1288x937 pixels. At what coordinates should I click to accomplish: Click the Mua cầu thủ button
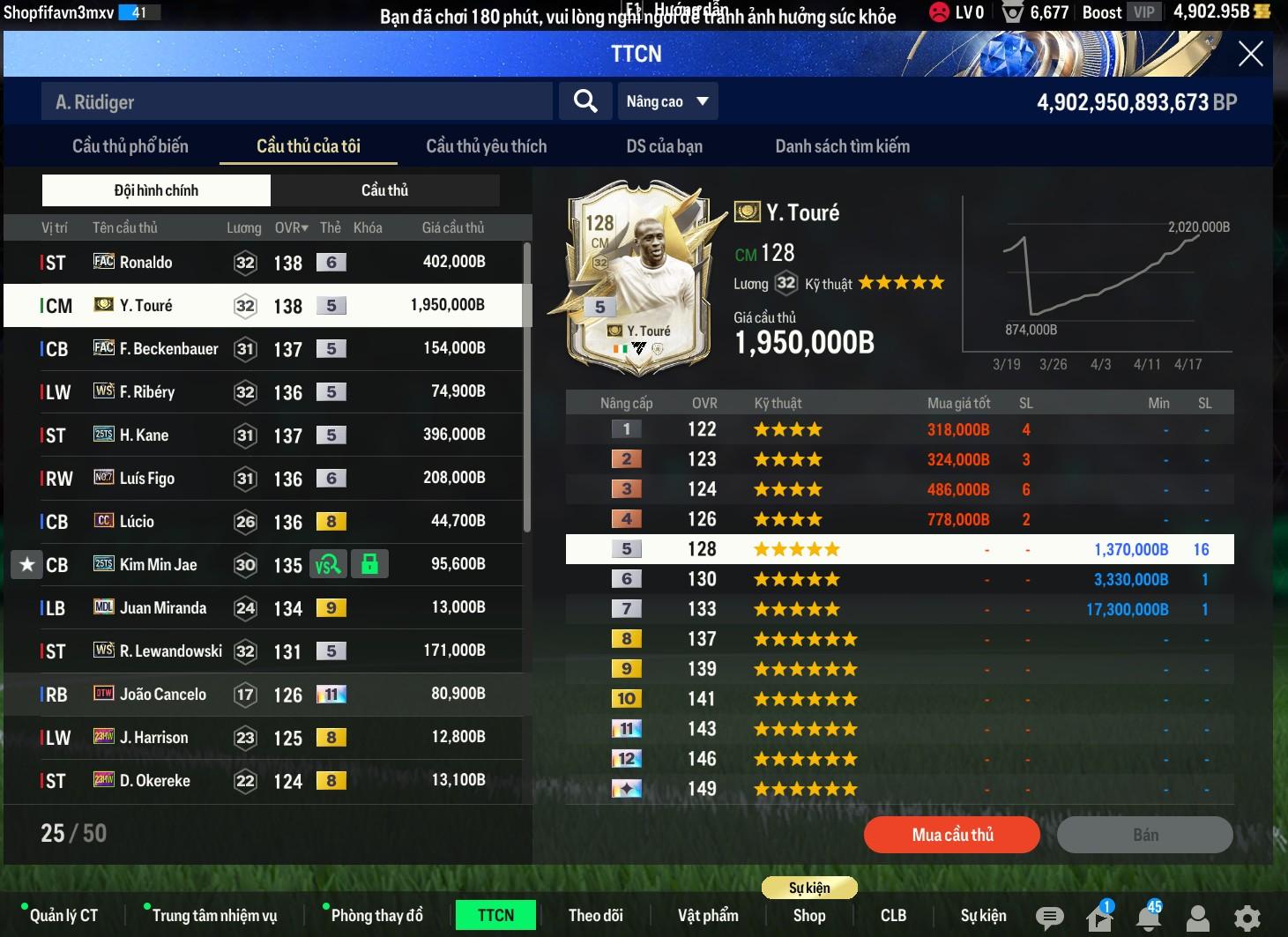[952, 835]
